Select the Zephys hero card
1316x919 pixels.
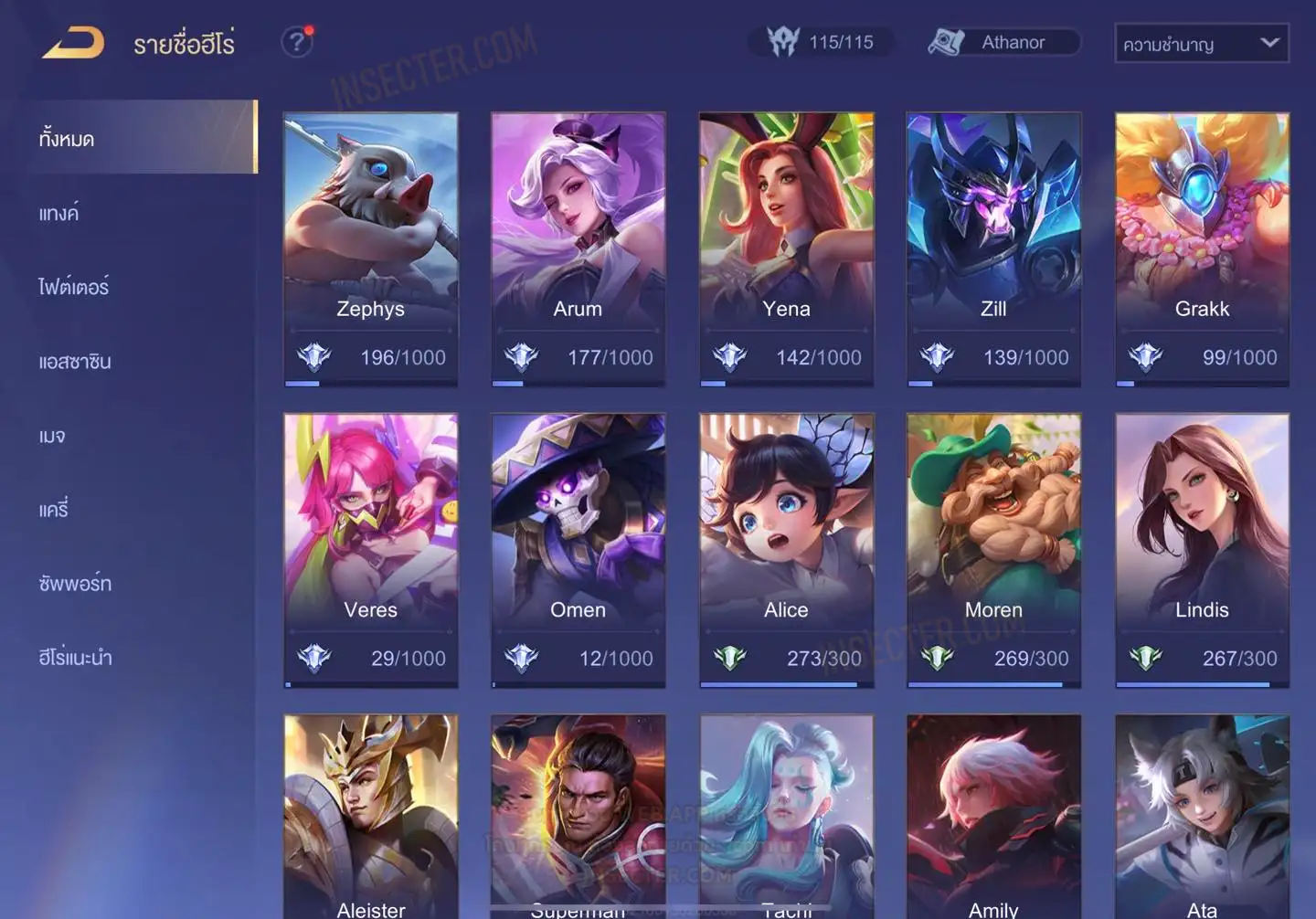pos(370,248)
